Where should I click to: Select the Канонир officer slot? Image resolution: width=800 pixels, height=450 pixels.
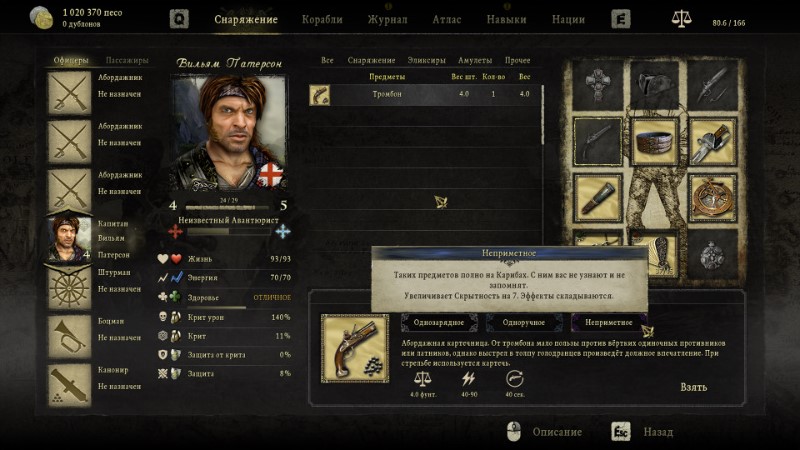tap(71, 382)
